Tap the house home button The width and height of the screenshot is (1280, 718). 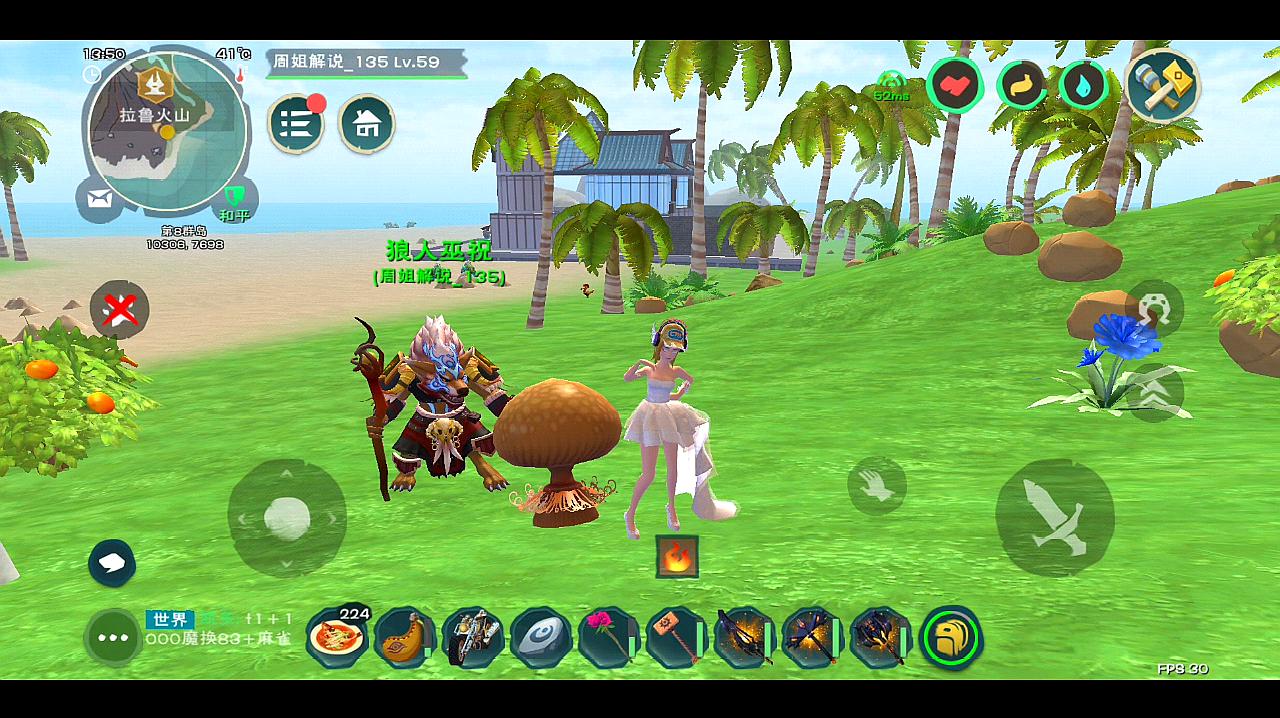pos(367,123)
